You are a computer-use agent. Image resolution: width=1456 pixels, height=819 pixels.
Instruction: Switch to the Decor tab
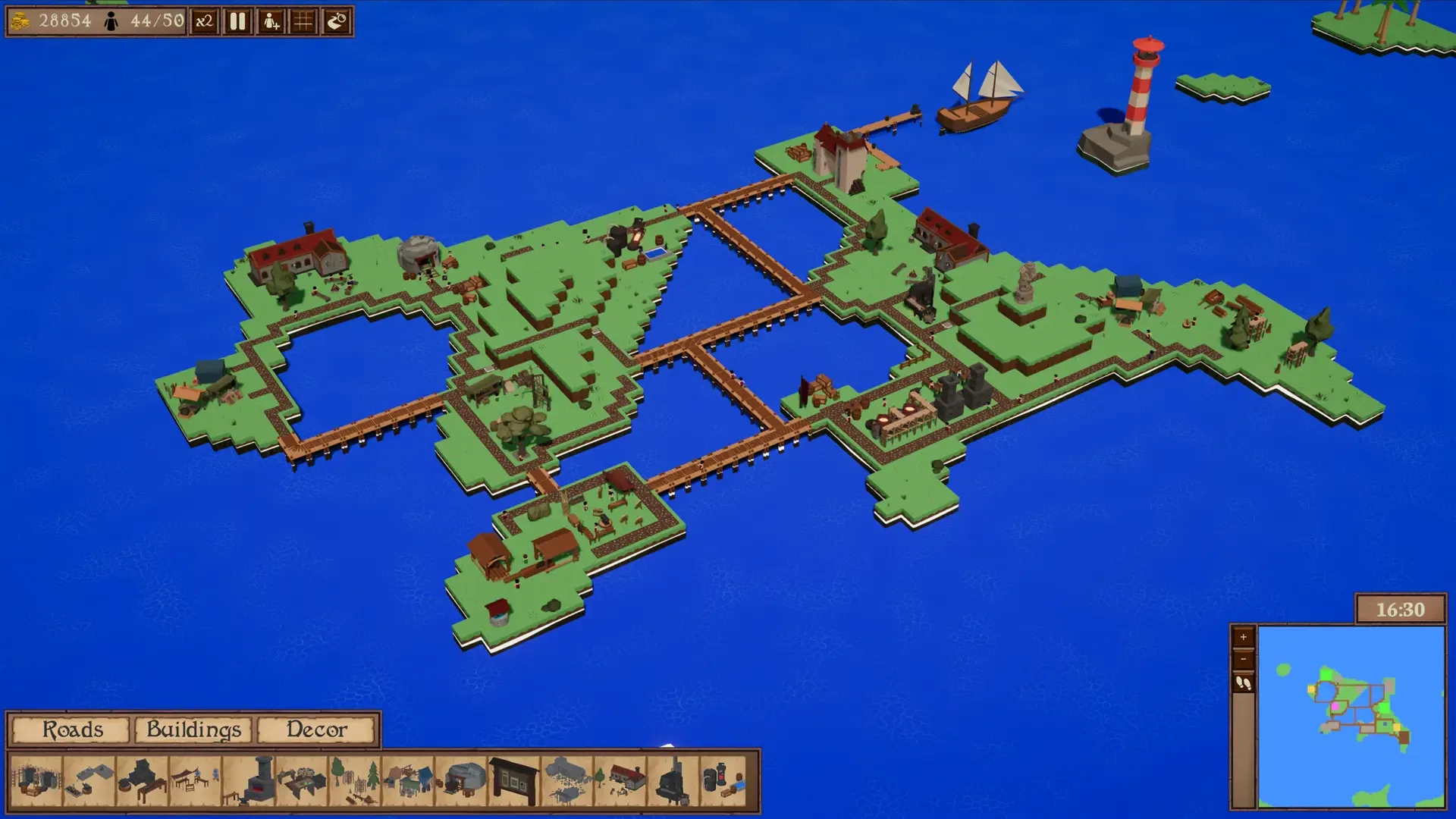315,730
